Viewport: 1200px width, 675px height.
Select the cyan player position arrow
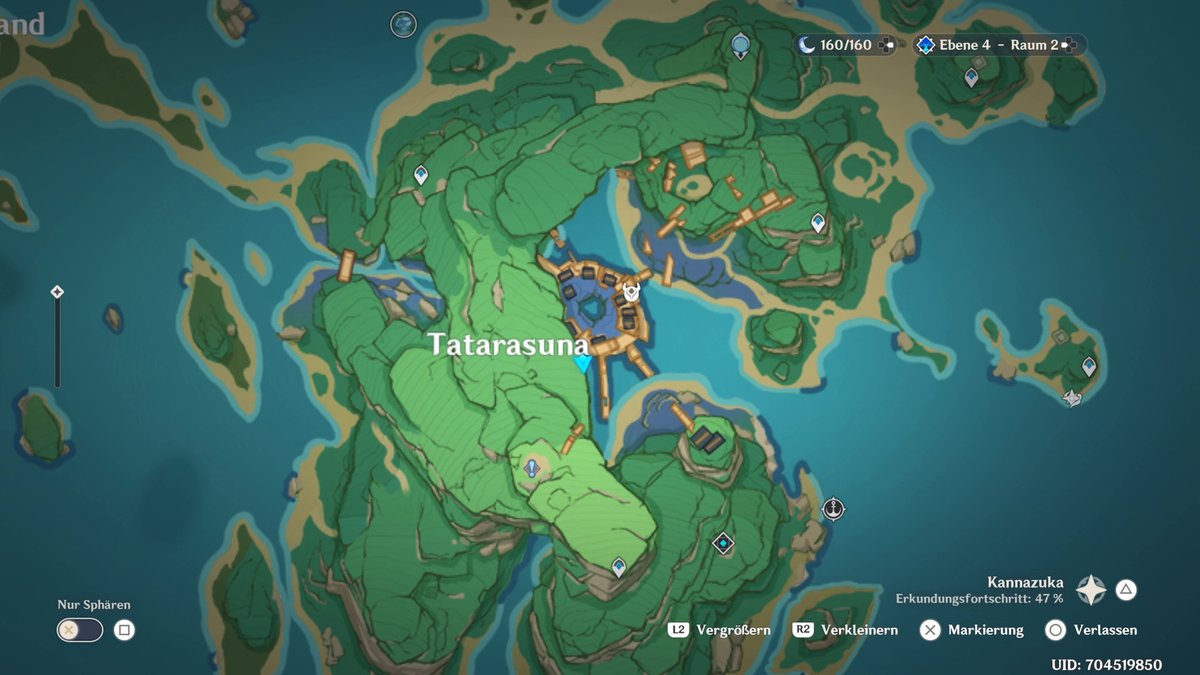coord(583,363)
